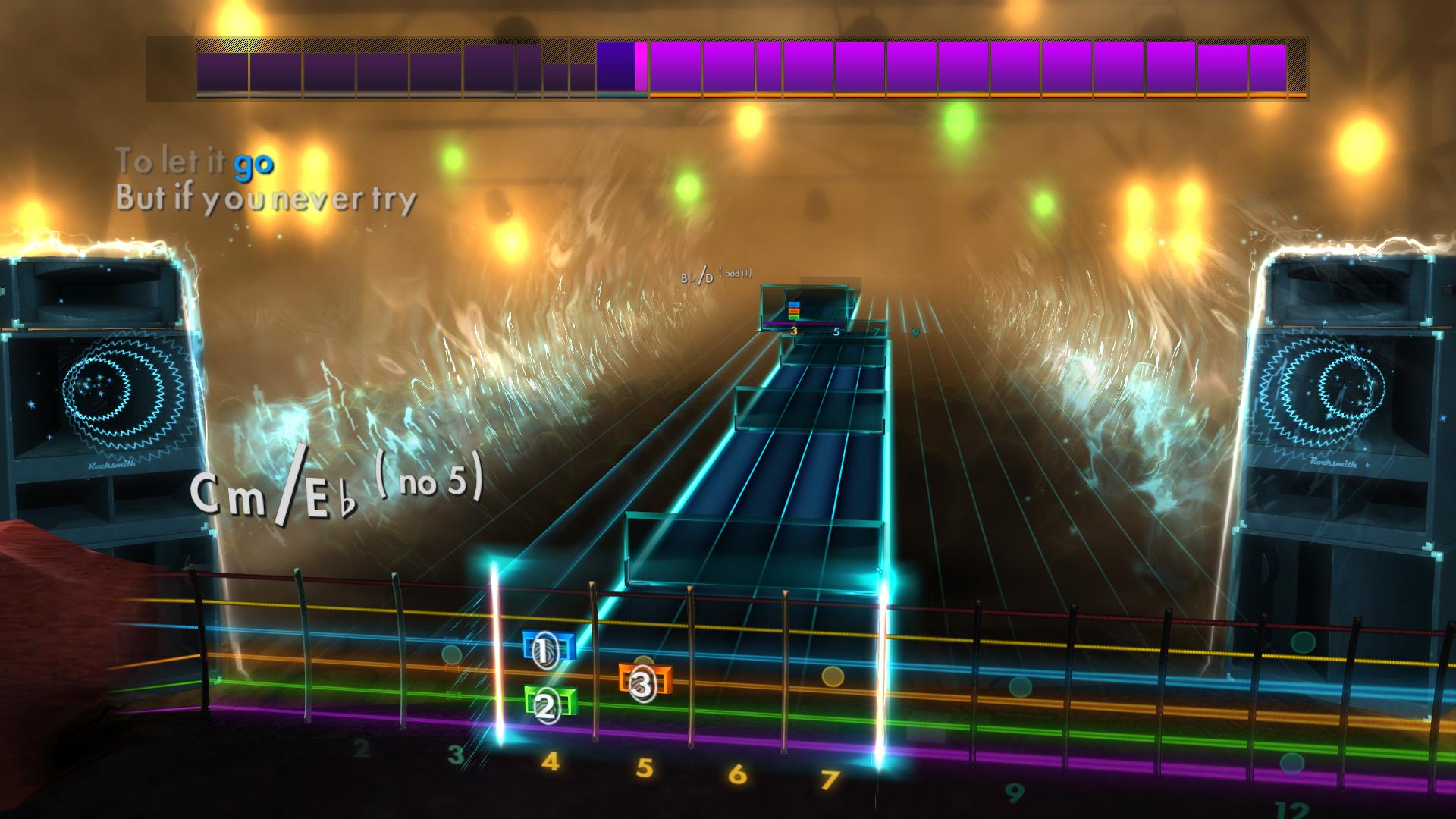This screenshot has height=819, width=1456.
Task: Click the orange note marked with finger 3
Action: [641, 681]
